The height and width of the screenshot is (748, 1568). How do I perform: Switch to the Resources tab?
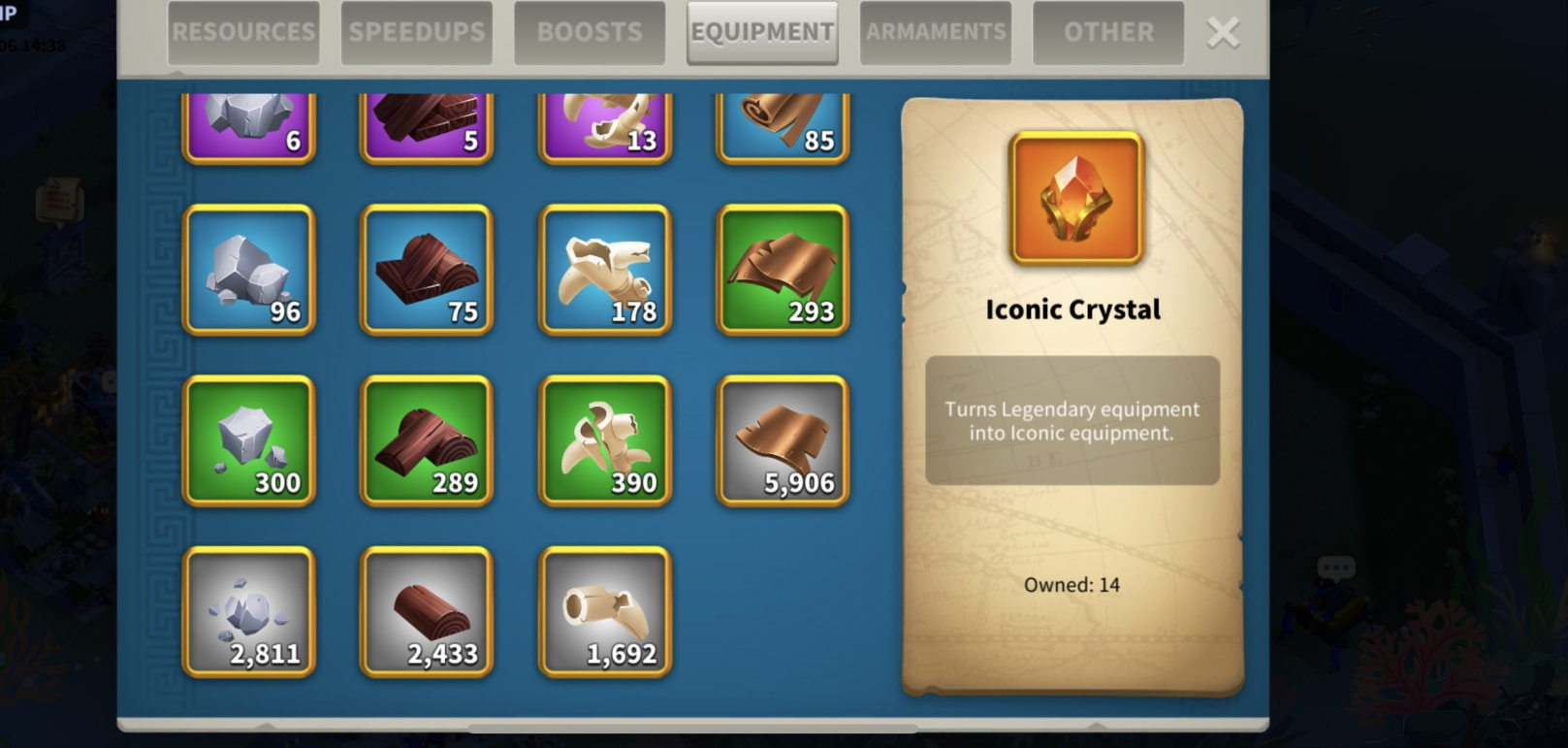click(x=243, y=33)
